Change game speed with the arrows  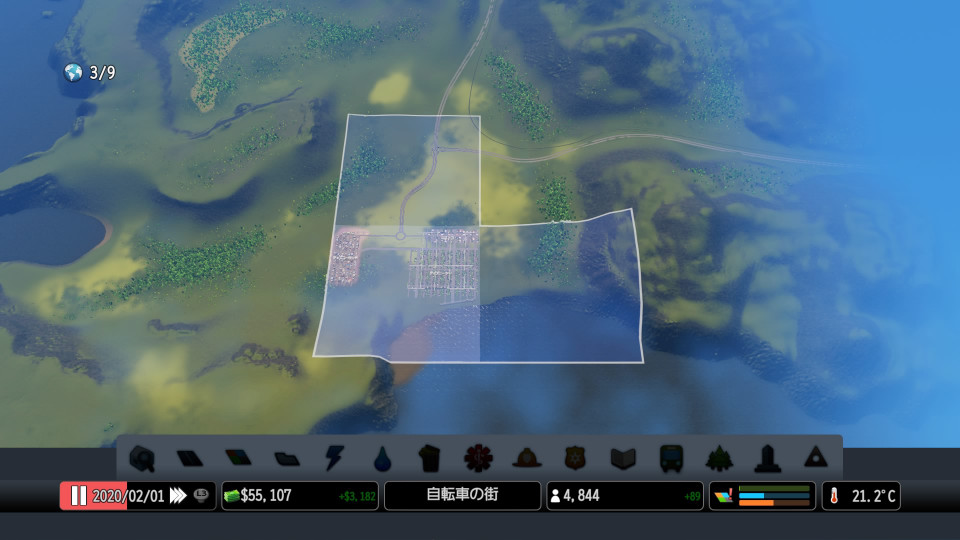[x=178, y=496]
